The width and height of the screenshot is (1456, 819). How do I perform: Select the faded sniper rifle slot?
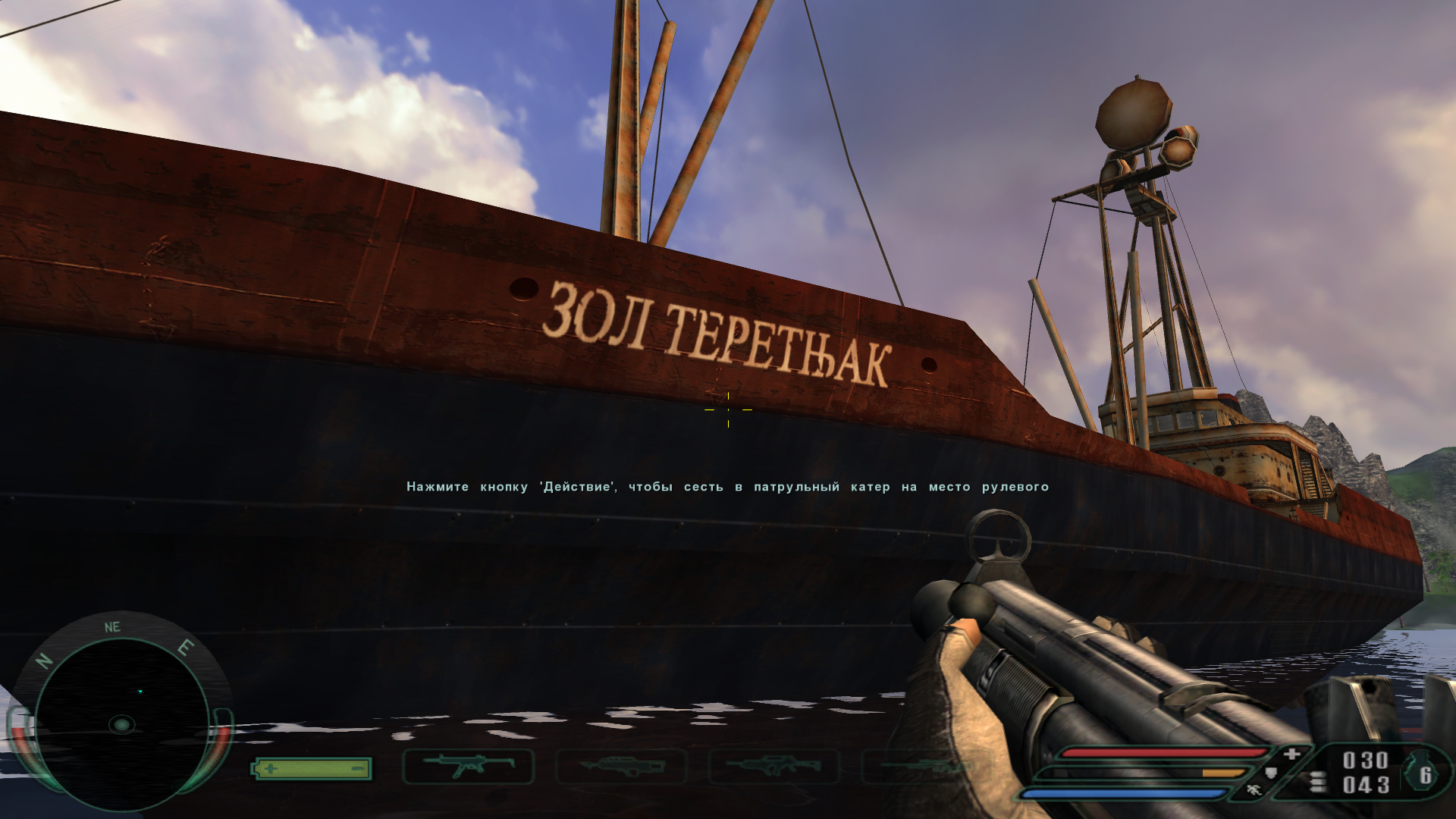(x=925, y=767)
